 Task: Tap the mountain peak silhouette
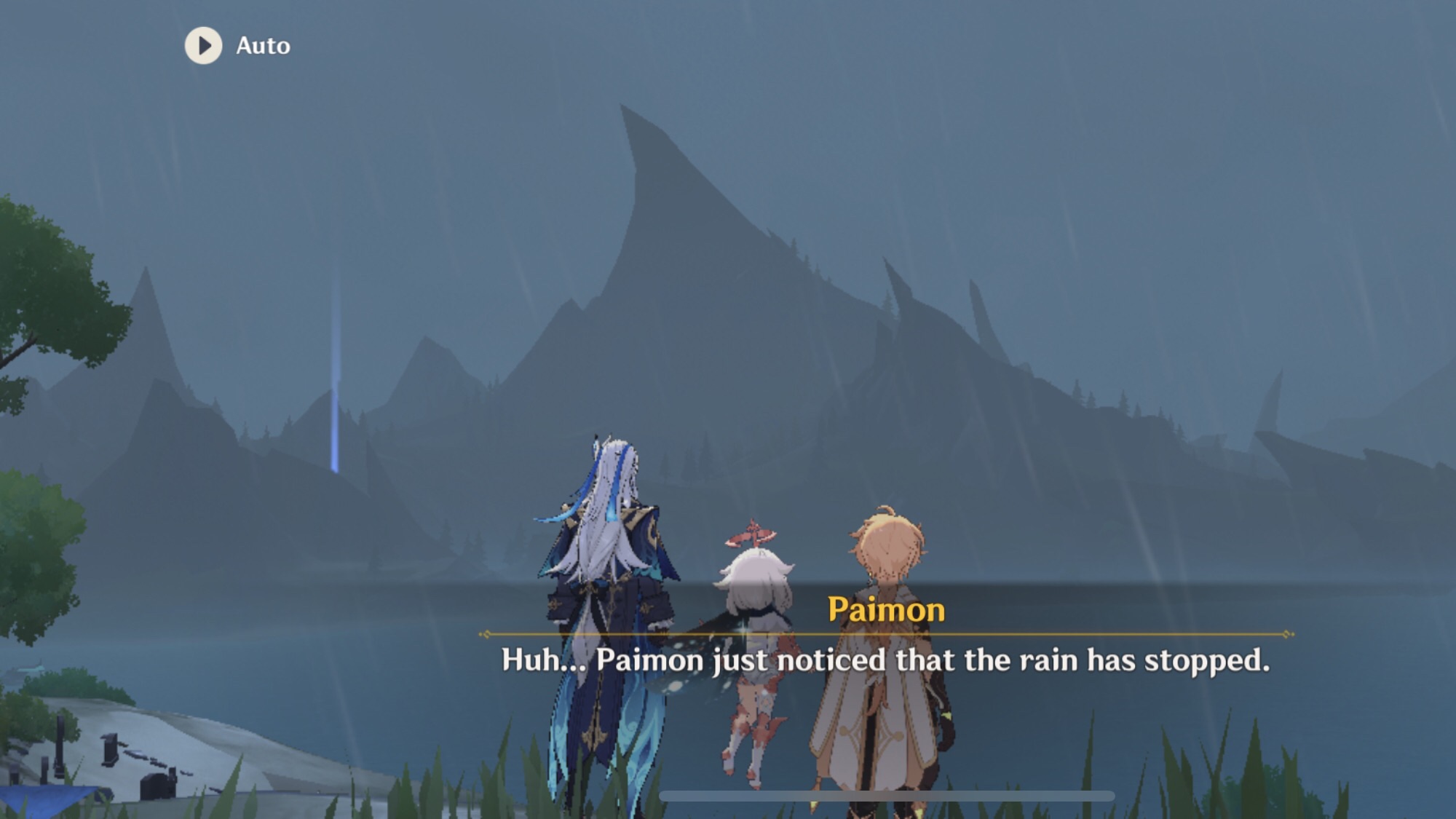point(641,218)
